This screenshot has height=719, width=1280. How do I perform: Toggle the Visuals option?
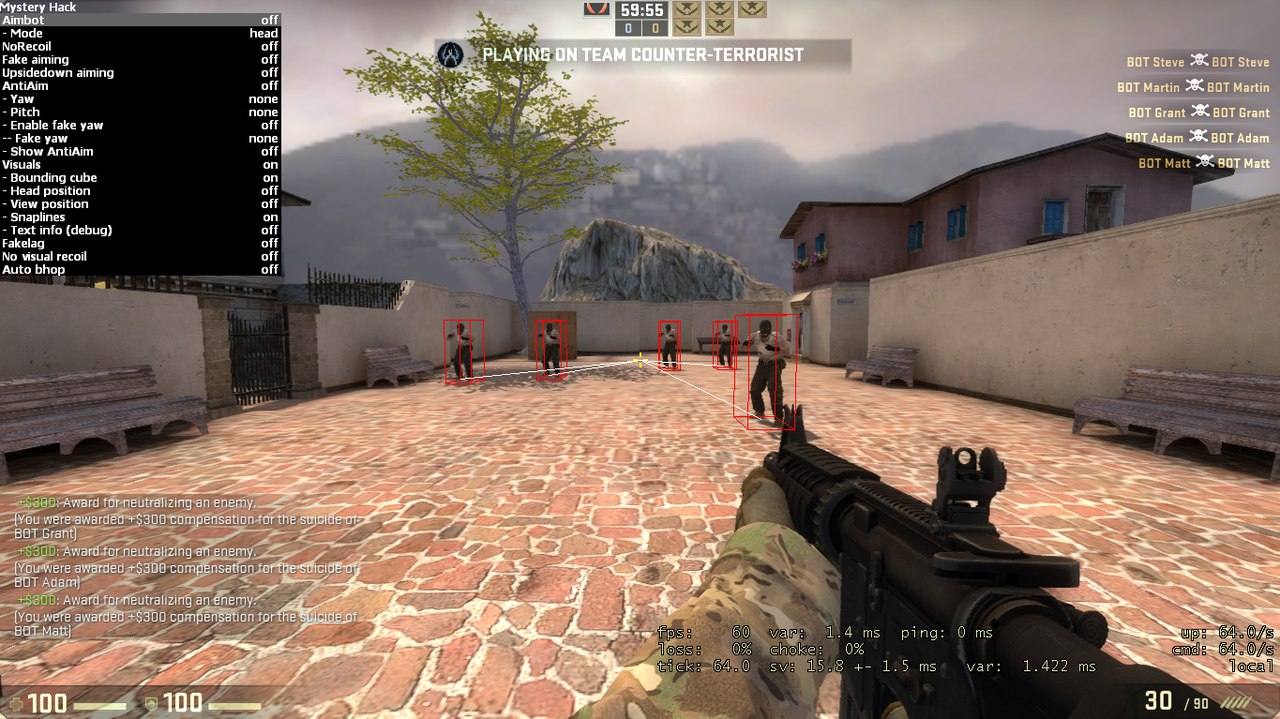tap(140, 164)
